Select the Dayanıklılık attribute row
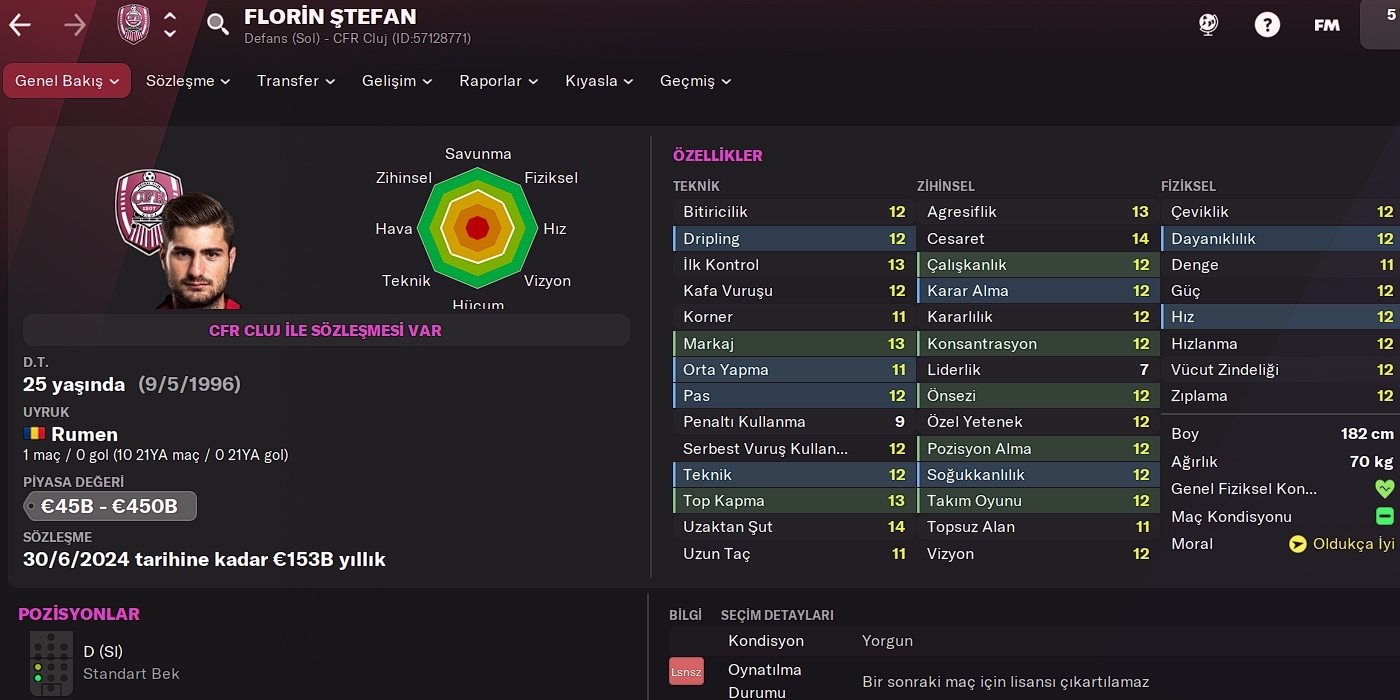1400x700 pixels. pos(1281,238)
